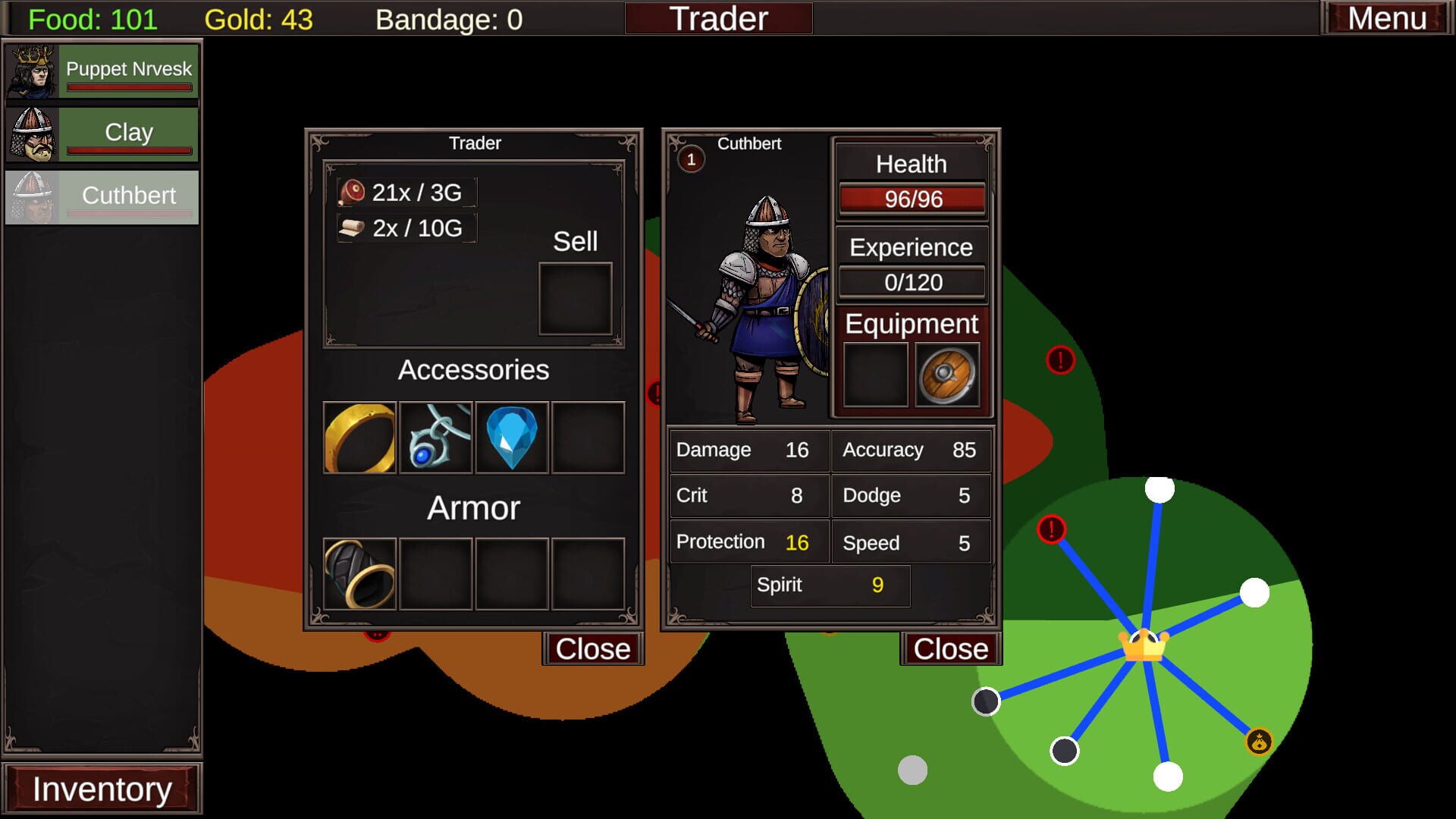Select the black ring under Armor
Viewport: 1456px width, 819px height.
click(359, 574)
